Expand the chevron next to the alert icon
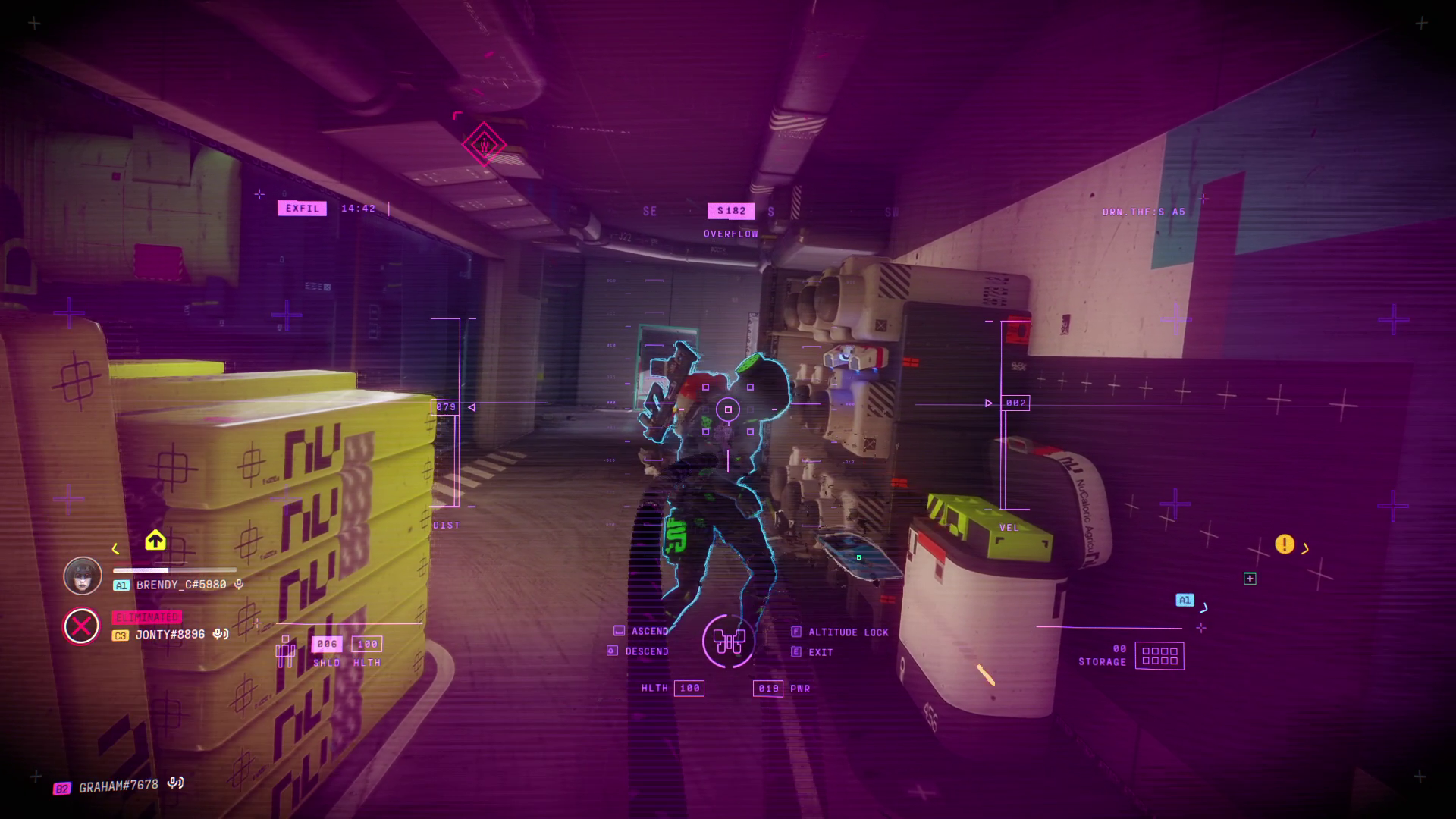Image resolution: width=1456 pixels, height=819 pixels. (1304, 546)
